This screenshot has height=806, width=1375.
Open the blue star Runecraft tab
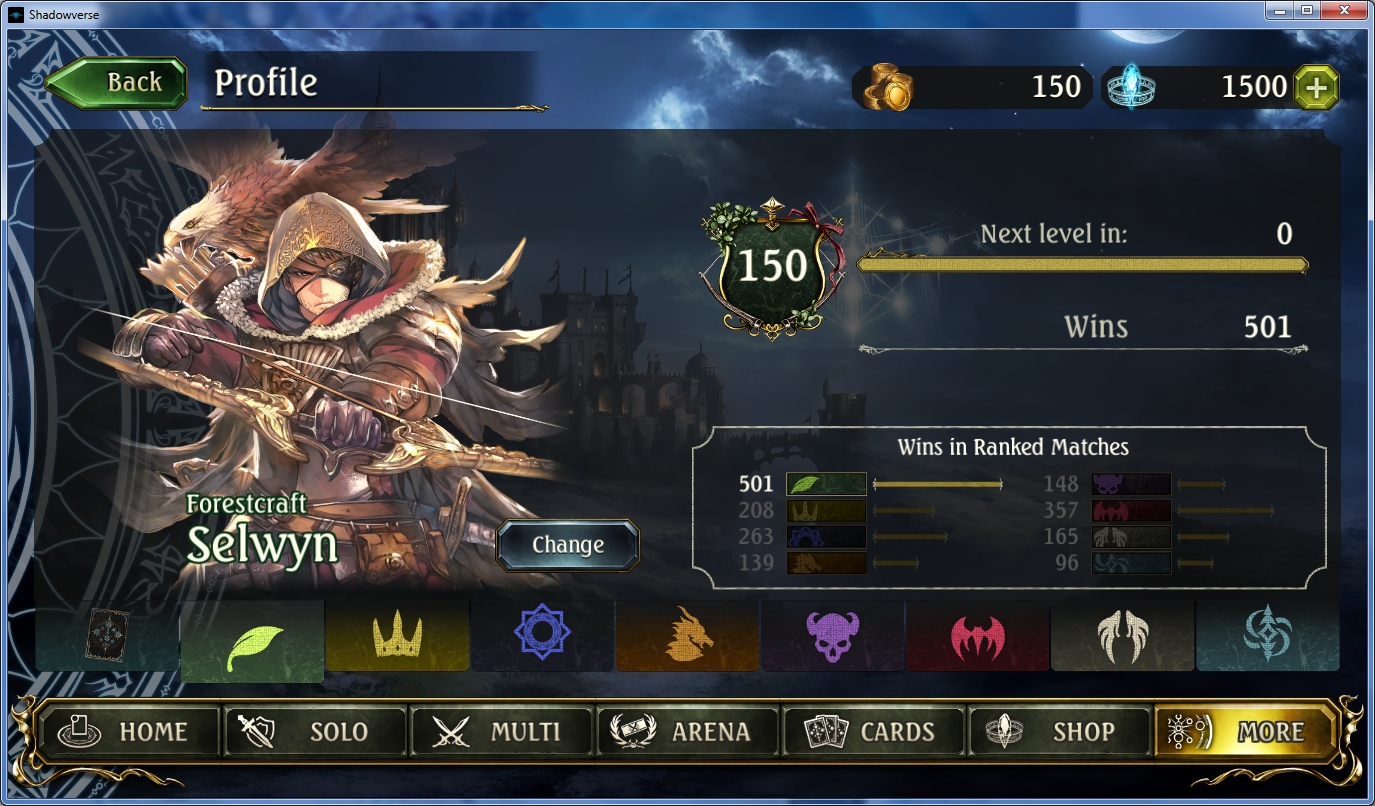tap(542, 636)
